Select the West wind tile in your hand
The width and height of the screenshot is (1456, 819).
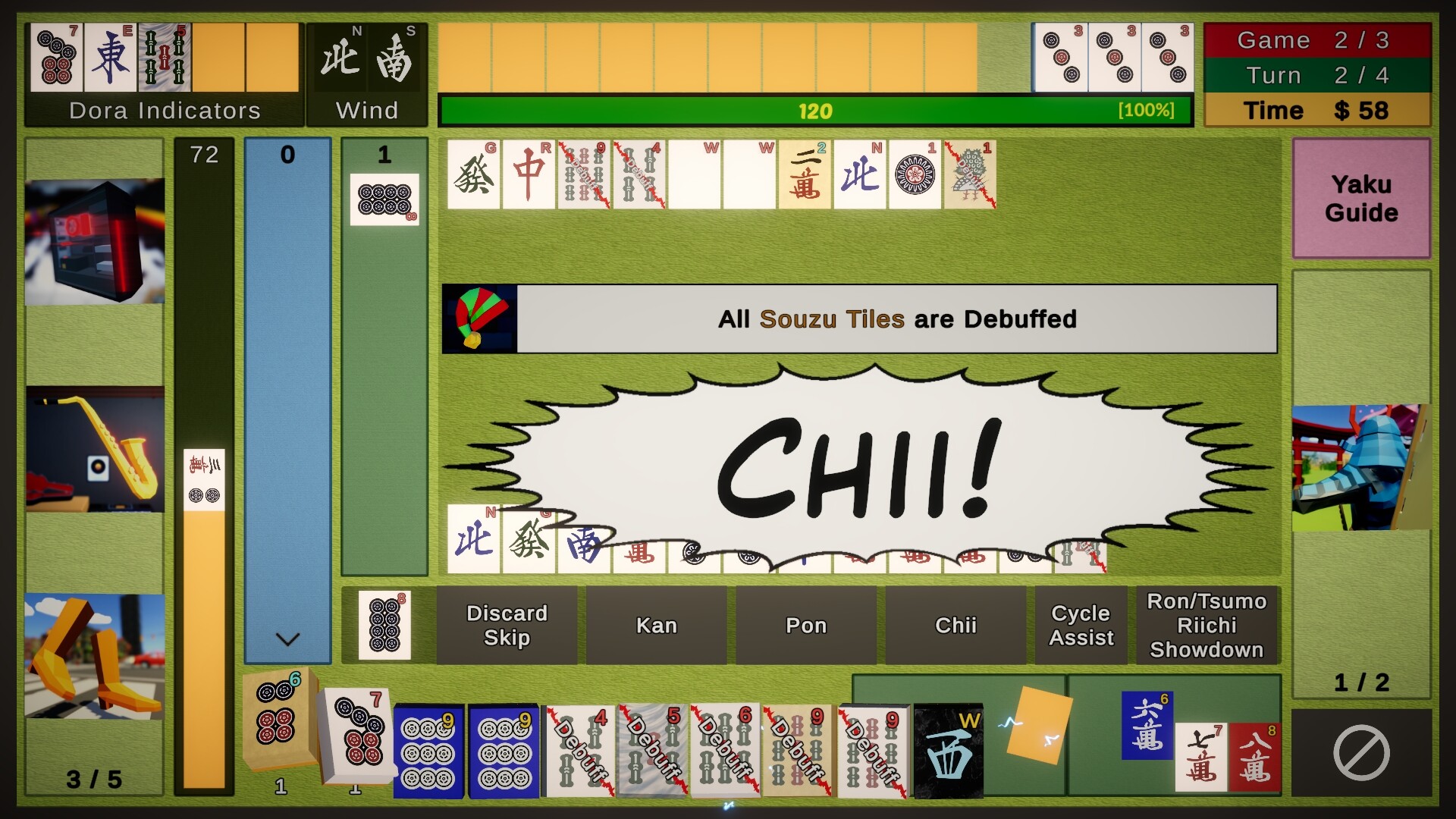[950, 751]
